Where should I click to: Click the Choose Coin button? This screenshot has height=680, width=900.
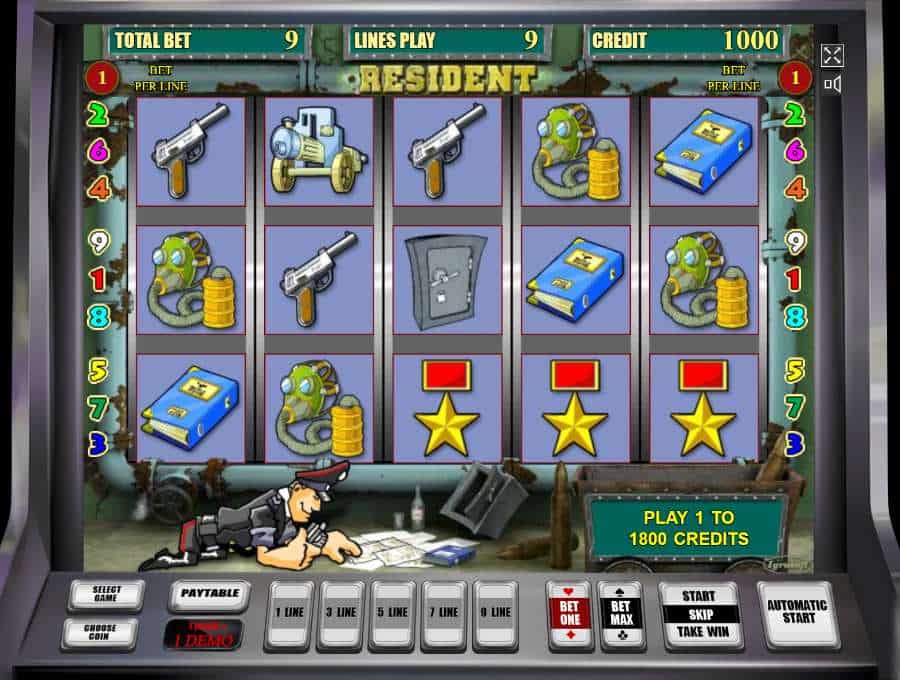[x=99, y=634]
